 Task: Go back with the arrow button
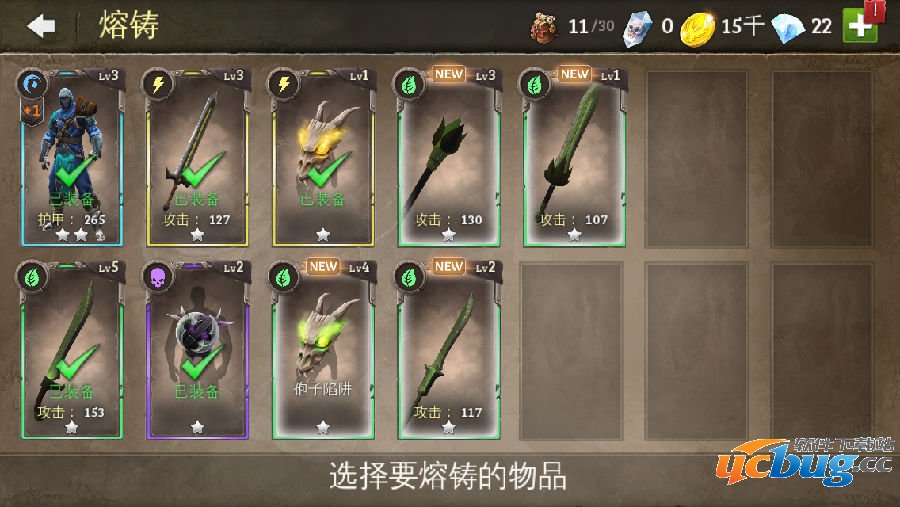(41, 26)
